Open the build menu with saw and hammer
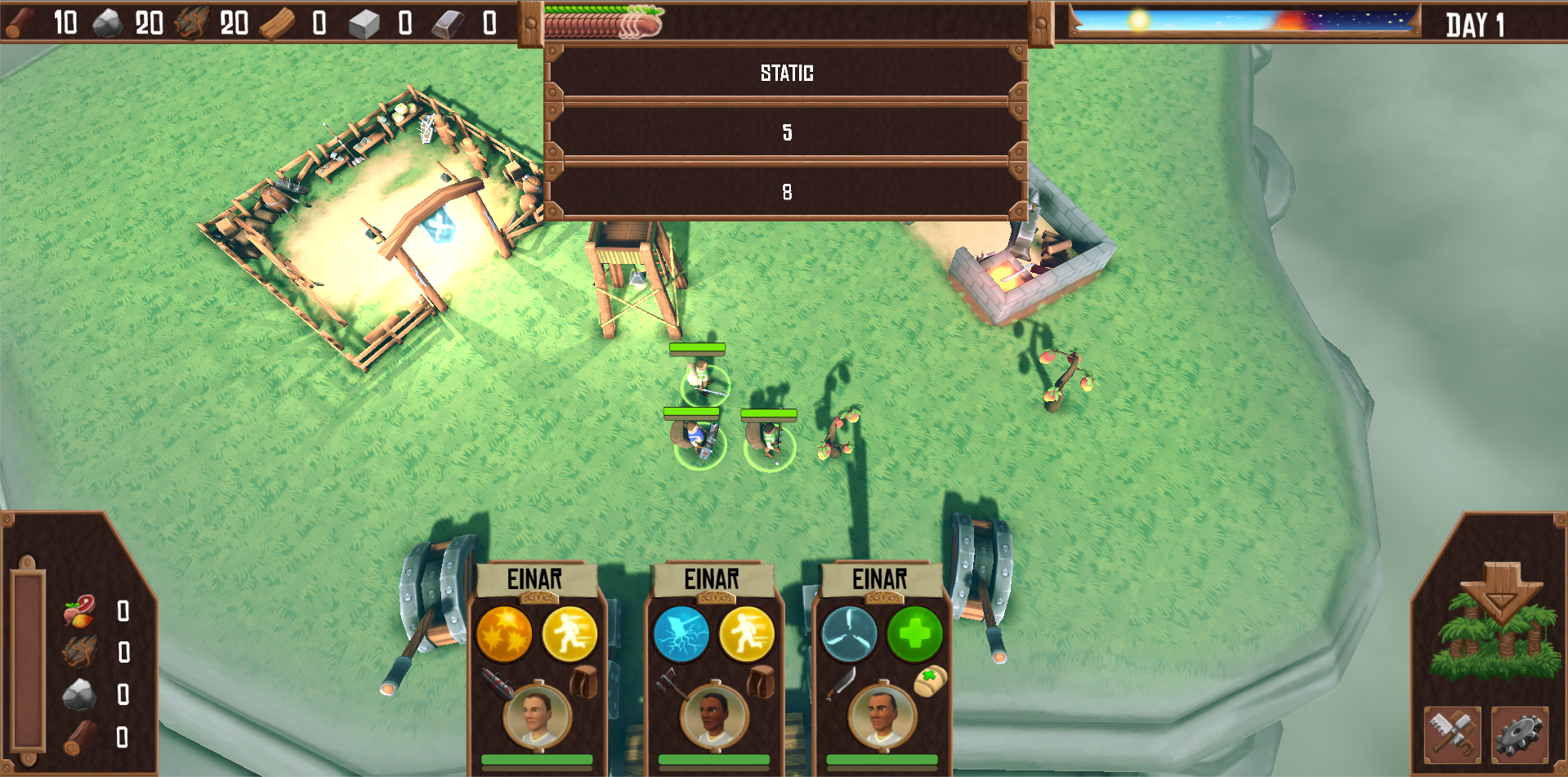Viewport: 1568px width, 777px height. click(1452, 734)
